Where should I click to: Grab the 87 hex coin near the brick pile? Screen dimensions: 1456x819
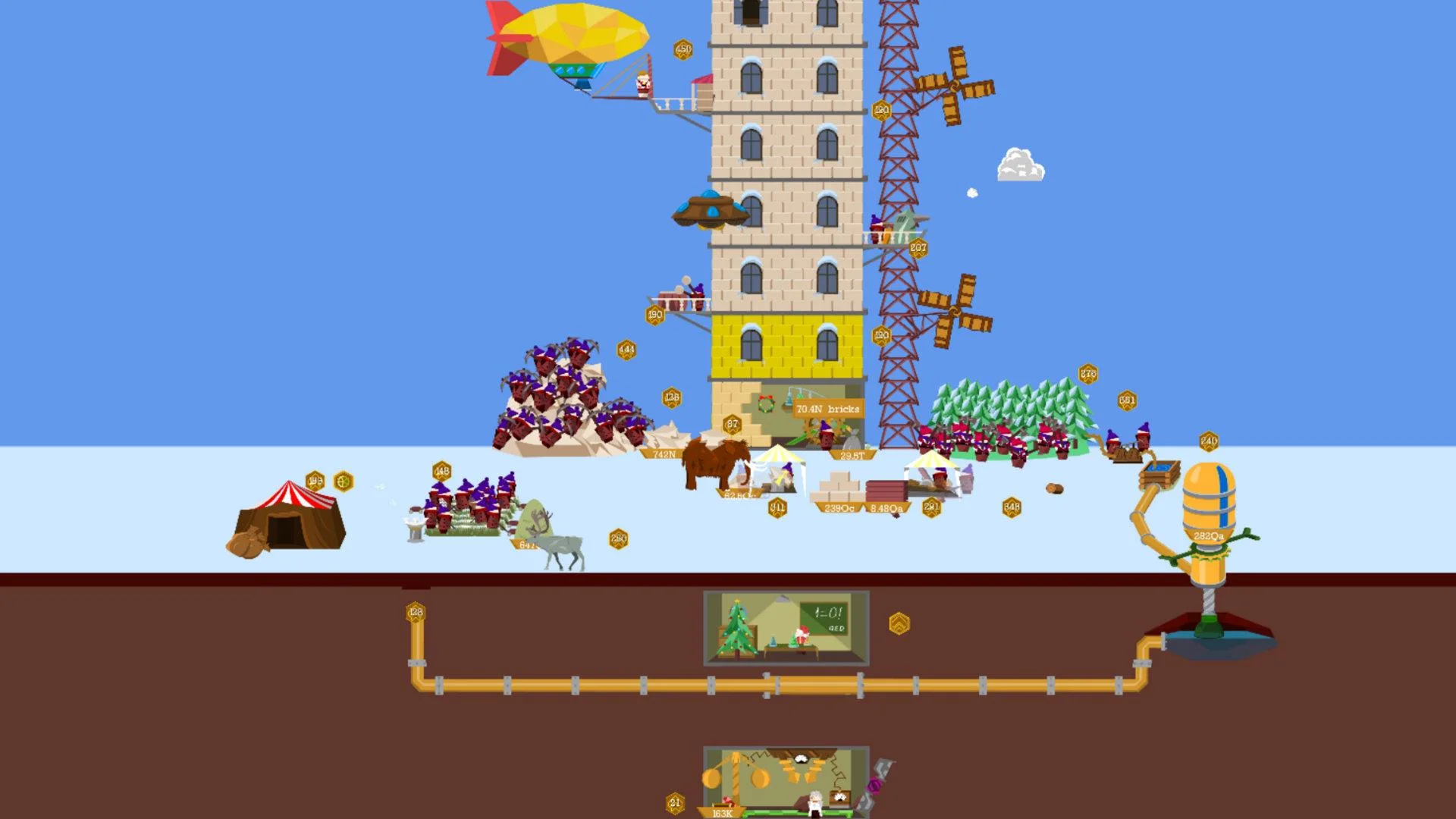(x=732, y=423)
